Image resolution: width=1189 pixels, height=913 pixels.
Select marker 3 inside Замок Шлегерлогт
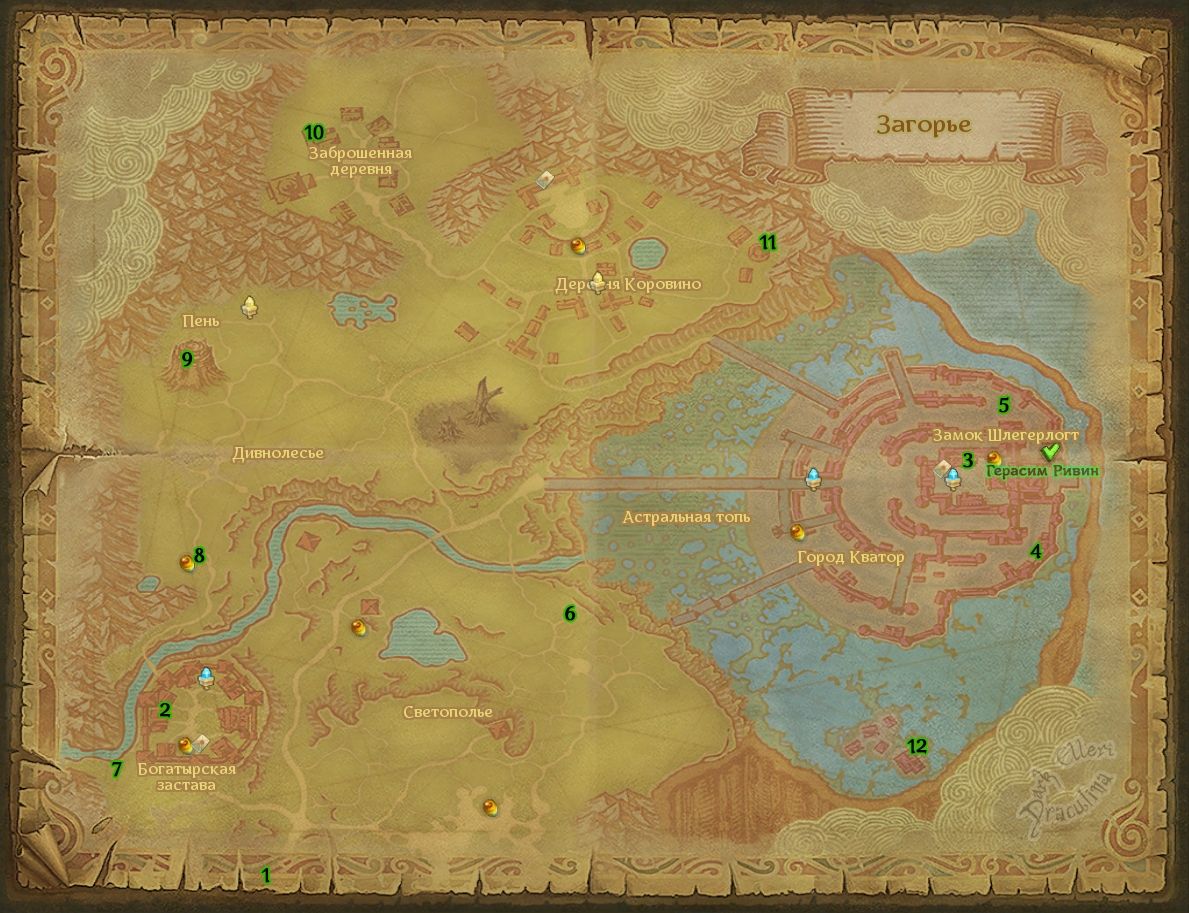pos(968,460)
